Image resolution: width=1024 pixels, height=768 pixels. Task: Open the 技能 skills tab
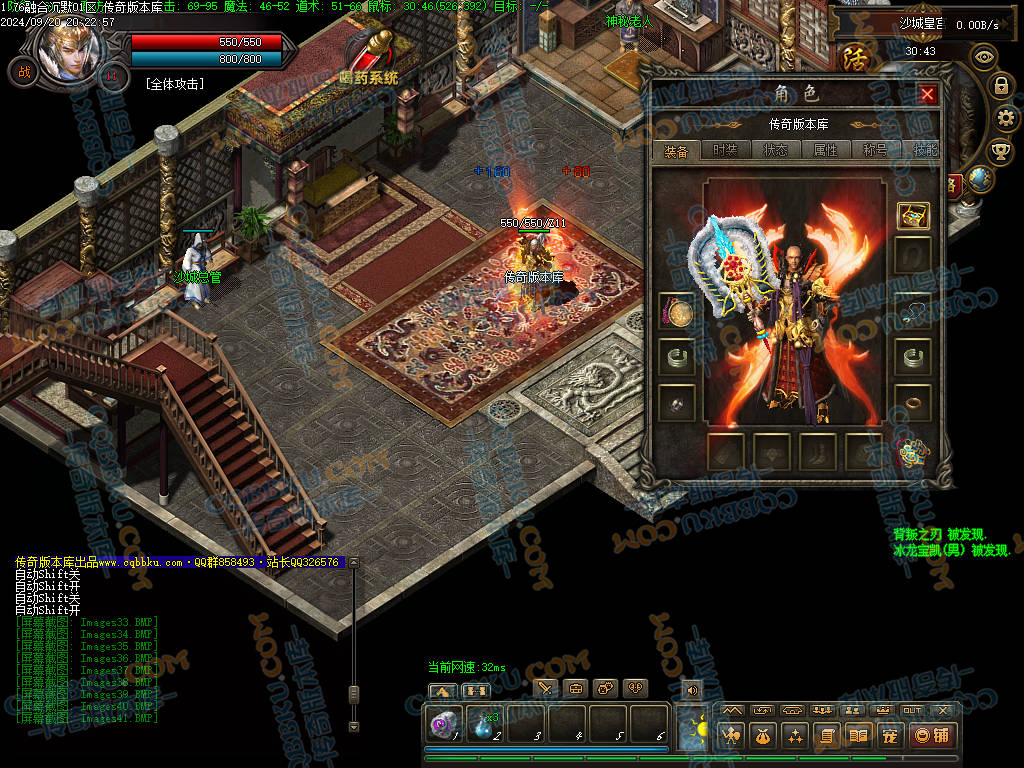pos(924,151)
